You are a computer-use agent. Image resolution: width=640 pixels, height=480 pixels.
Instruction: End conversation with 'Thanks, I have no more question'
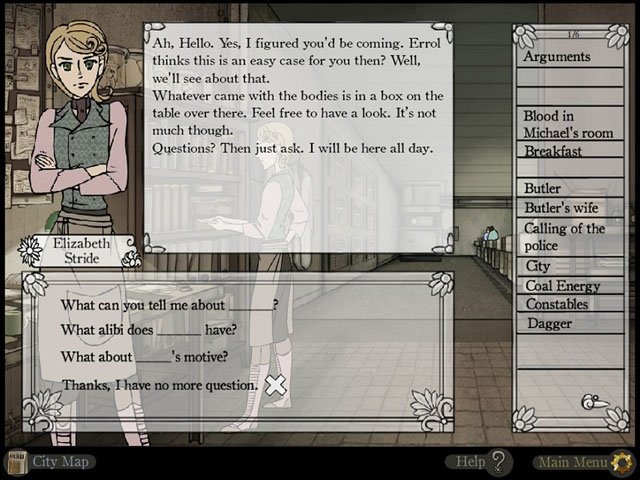[160, 384]
